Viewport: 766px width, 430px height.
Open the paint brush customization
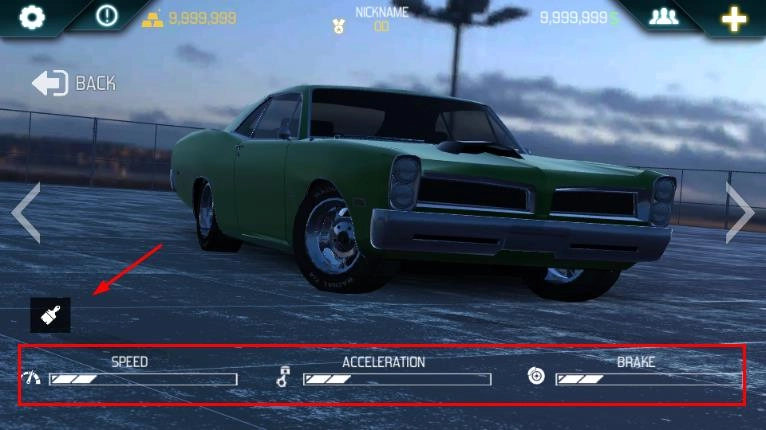pyautogui.click(x=50, y=316)
